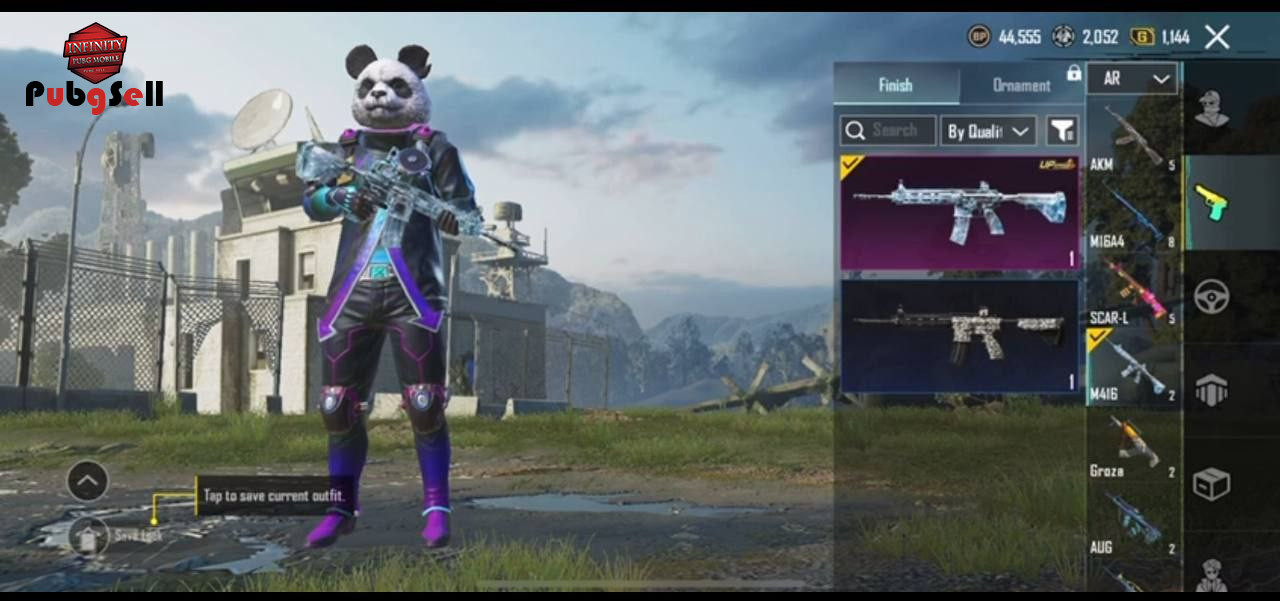Image resolution: width=1280 pixels, height=601 pixels.
Task: Select the icy blue M416 finish
Action: [960, 212]
